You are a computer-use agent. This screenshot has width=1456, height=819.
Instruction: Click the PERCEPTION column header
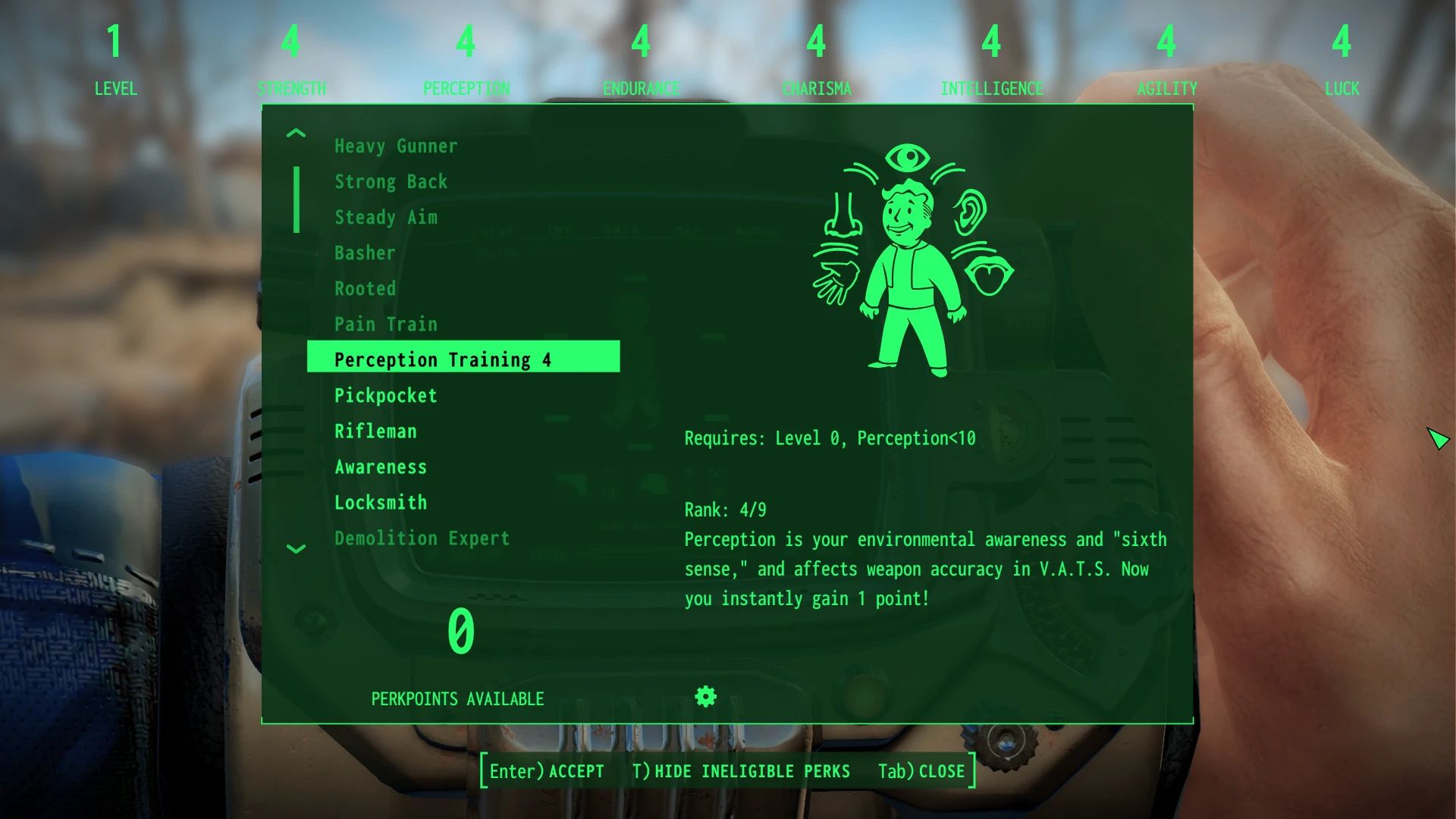click(466, 88)
